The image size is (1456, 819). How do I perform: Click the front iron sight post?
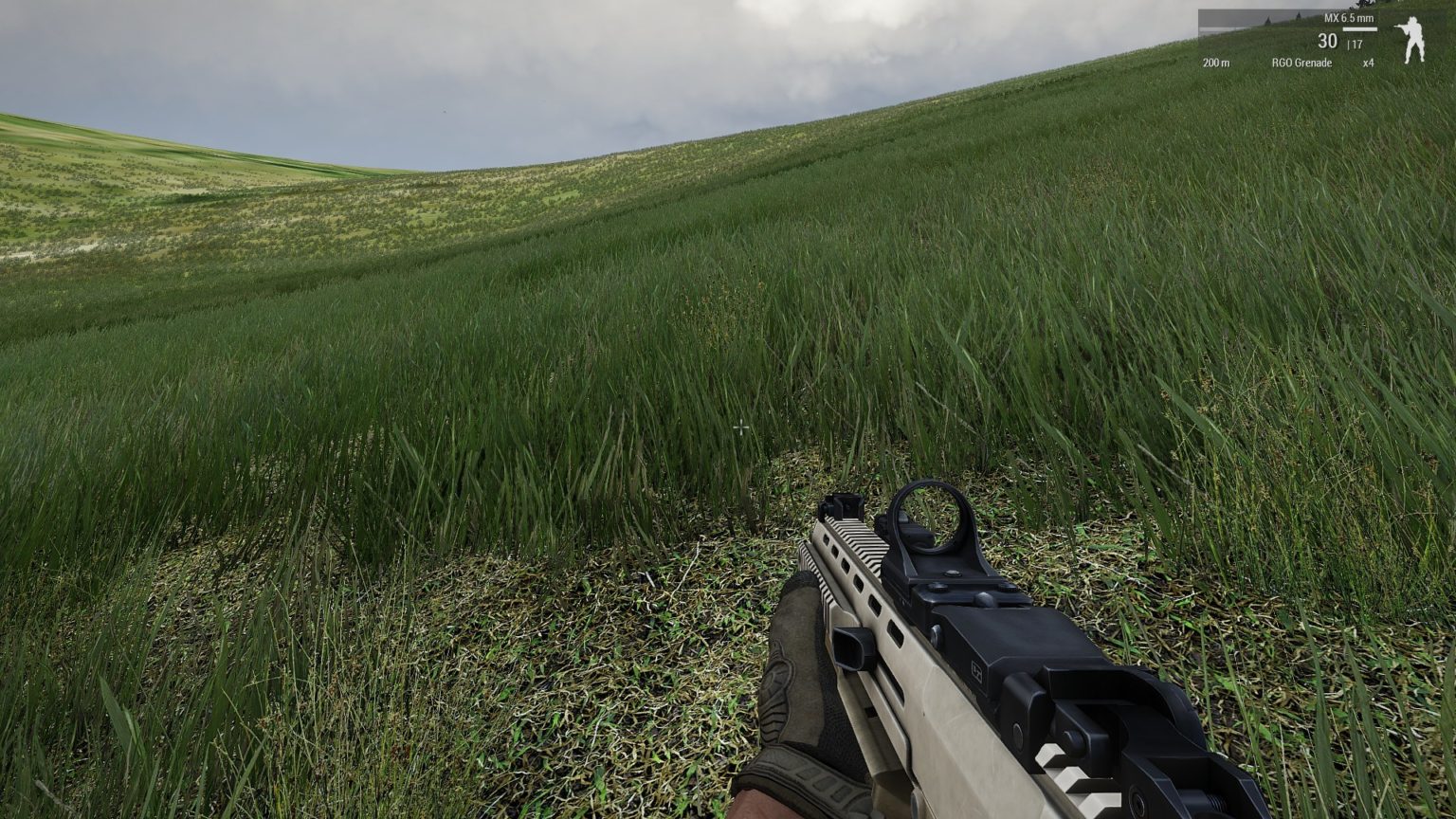[844, 505]
